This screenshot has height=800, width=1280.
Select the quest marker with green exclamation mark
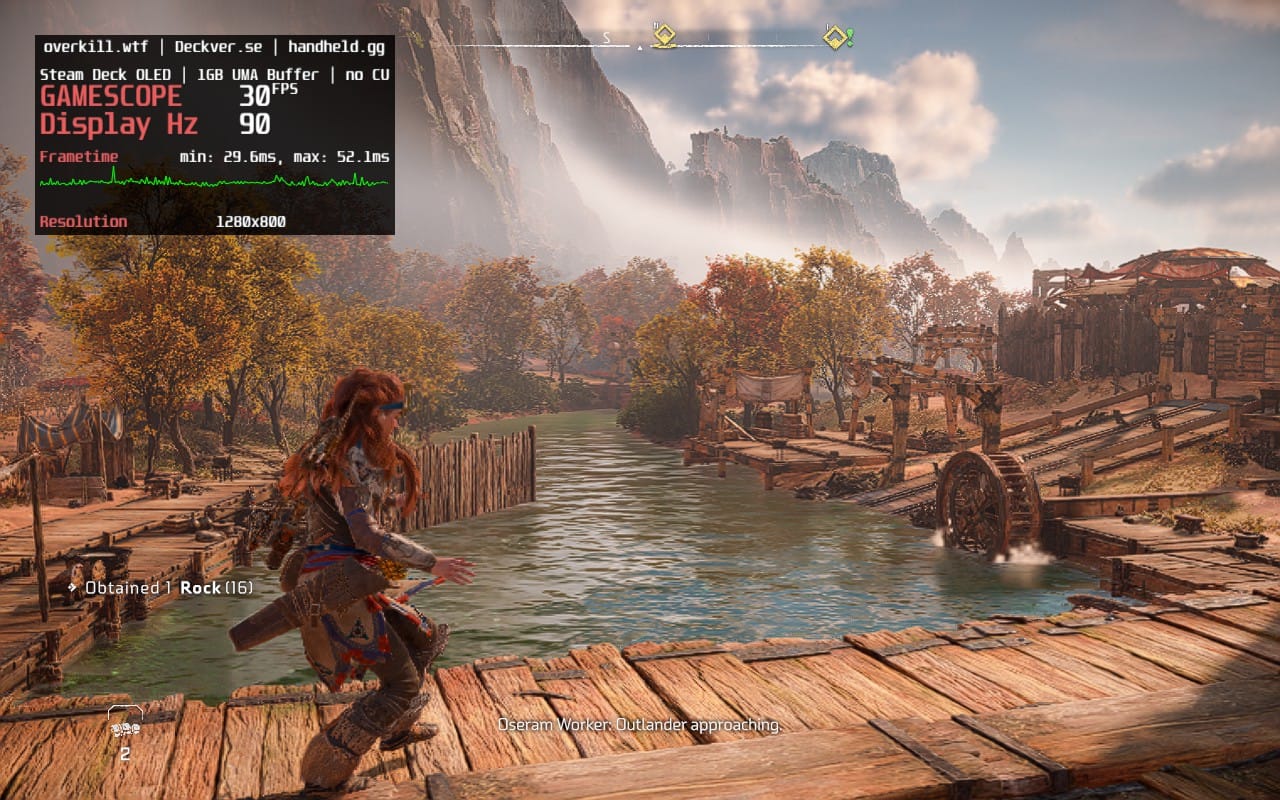[837, 38]
